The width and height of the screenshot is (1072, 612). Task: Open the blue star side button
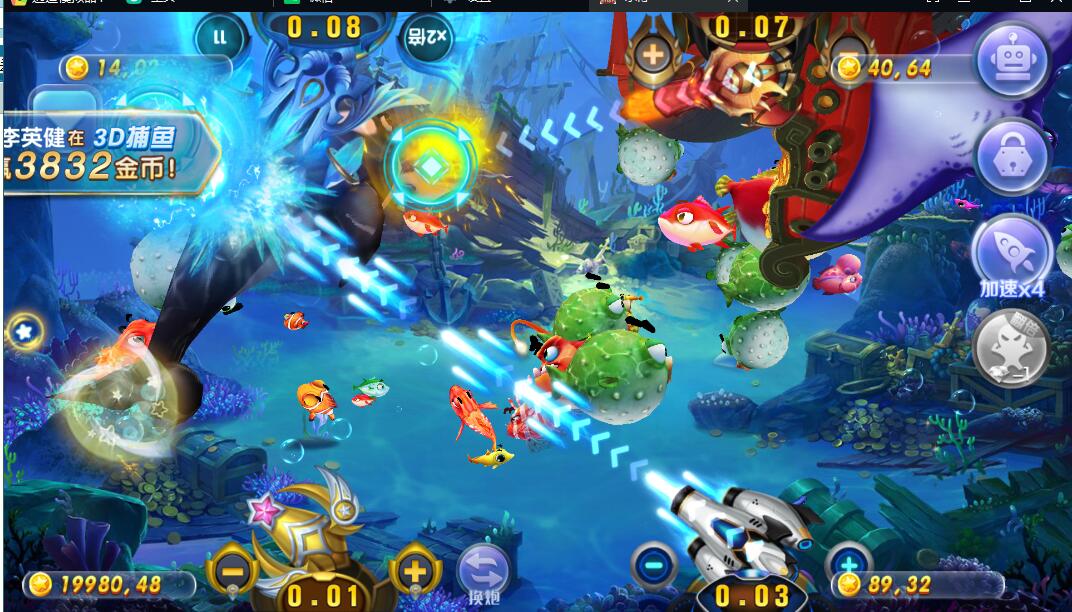[x=22, y=331]
